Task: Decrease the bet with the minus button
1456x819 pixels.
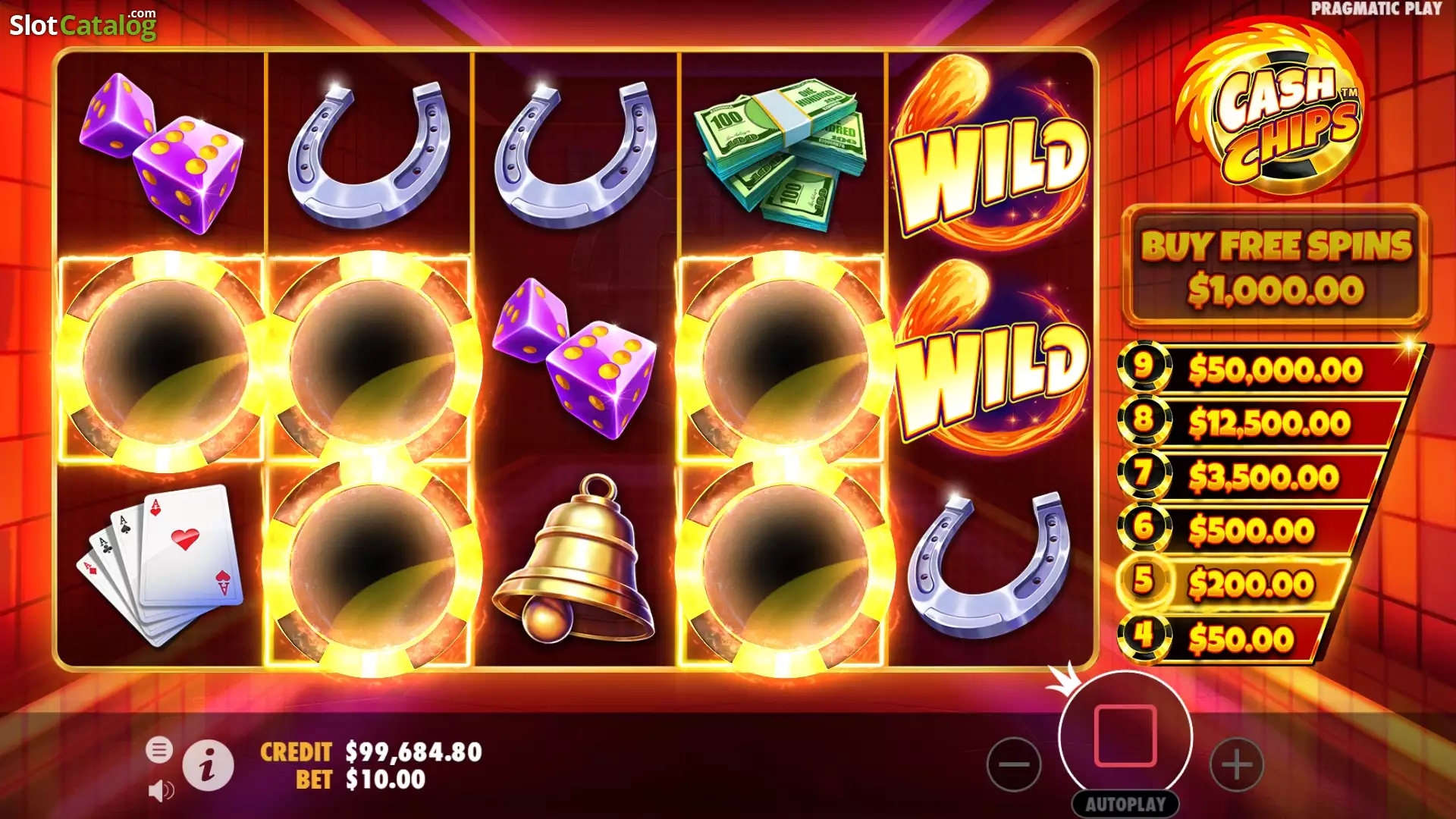Action: [x=1014, y=764]
